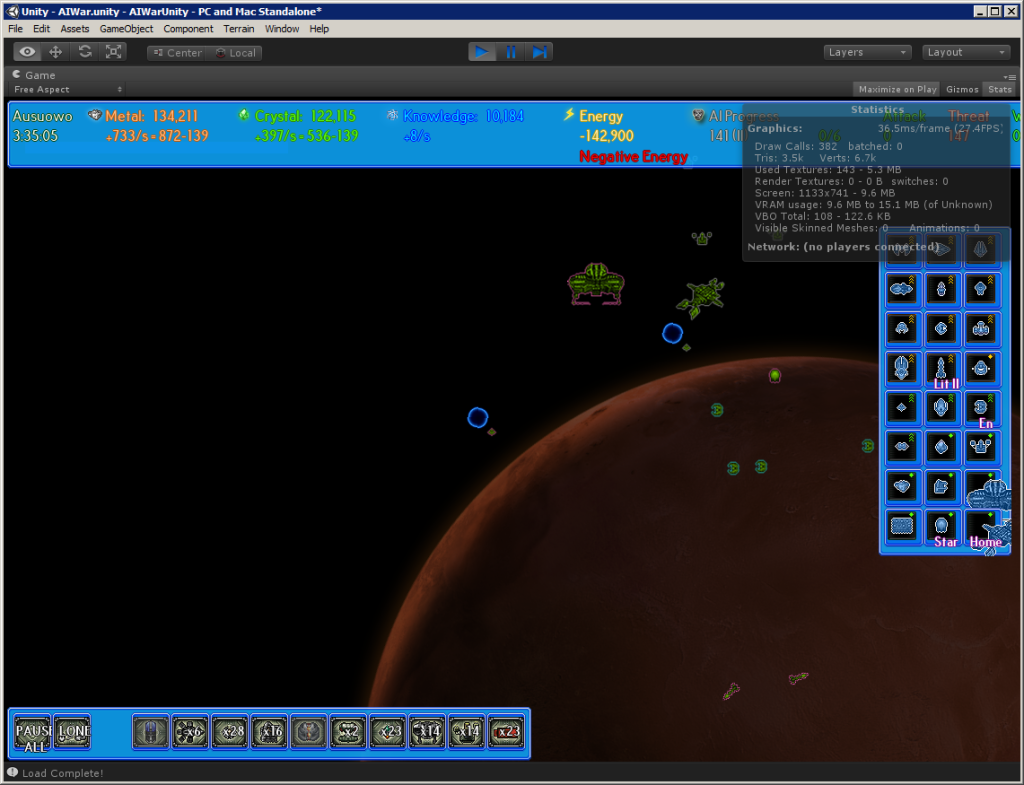Open the Gizmos dropdown
This screenshot has height=785, width=1024.
tap(962, 89)
